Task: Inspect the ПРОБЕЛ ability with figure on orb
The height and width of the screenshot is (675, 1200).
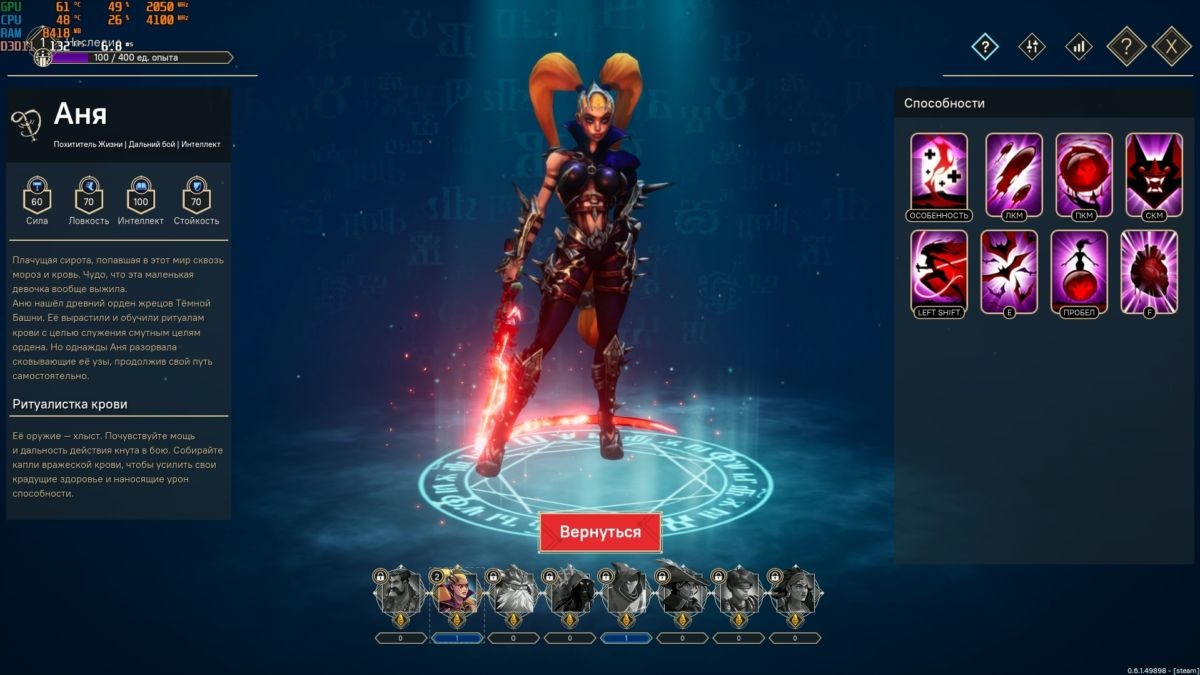Action: coord(1079,270)
